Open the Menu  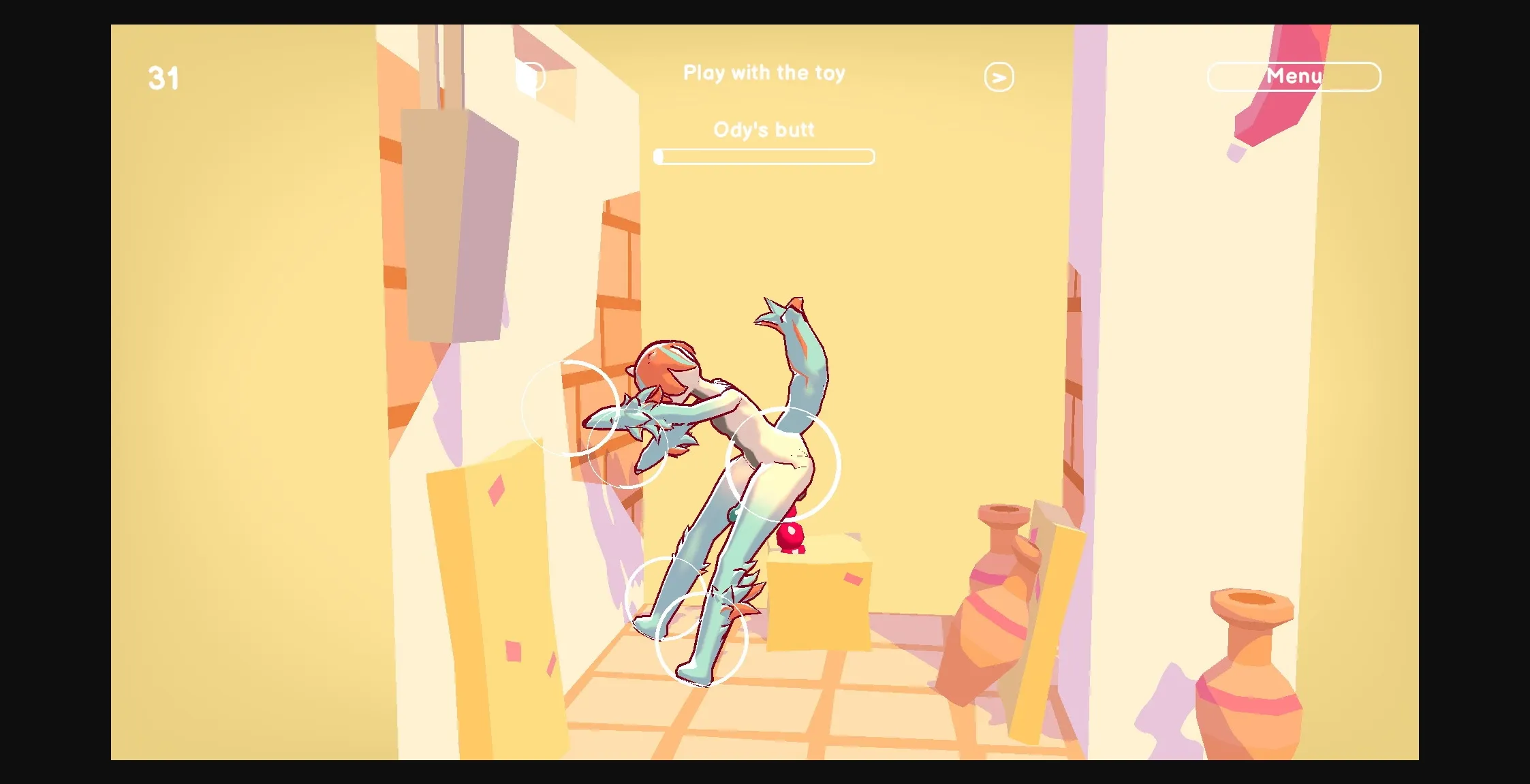(1293, 76)
